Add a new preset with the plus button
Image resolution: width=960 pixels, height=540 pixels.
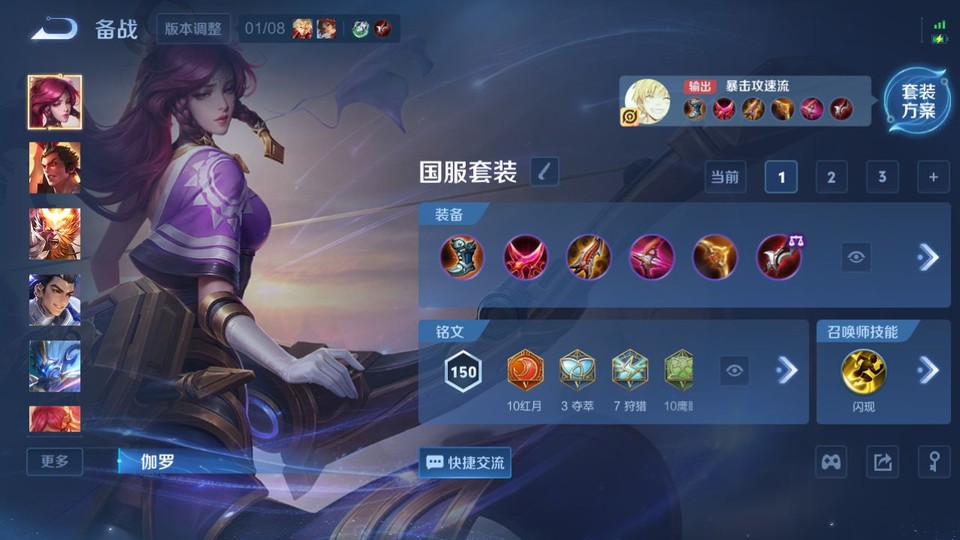pyautogui.click(x=933, y=177)
